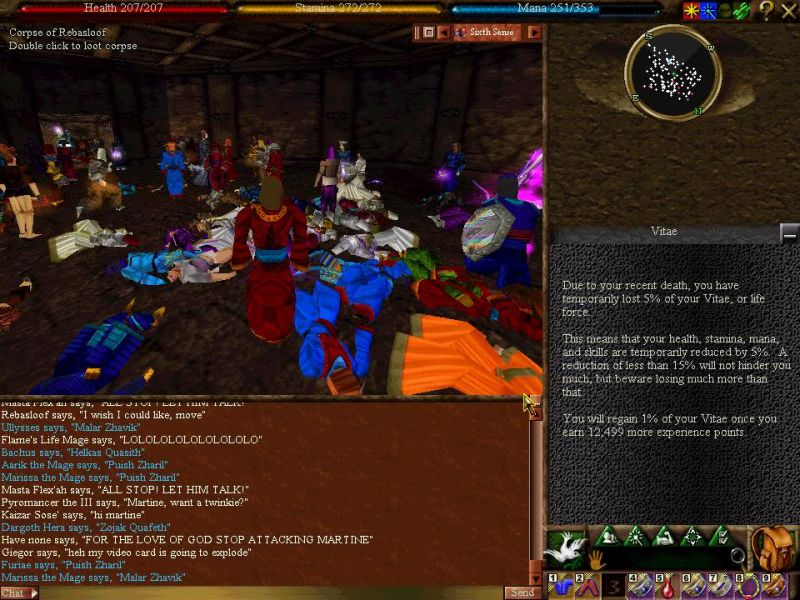The width and height of the screenshot is (800, 600).
Task: Select the blue item in shortcut slot 1
Action: tap(560, 585)
